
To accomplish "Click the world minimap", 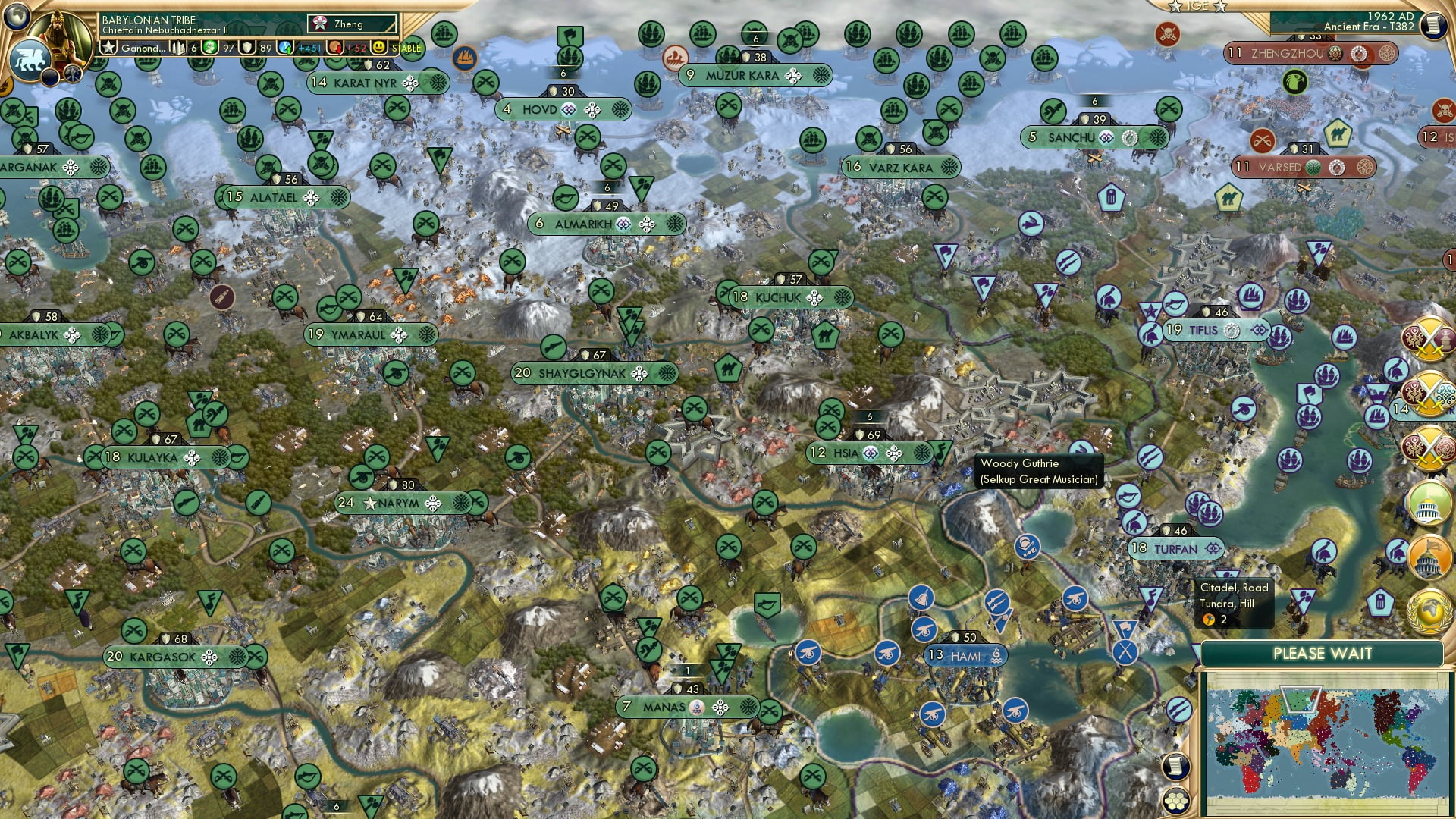I will tap(1322, 742).
